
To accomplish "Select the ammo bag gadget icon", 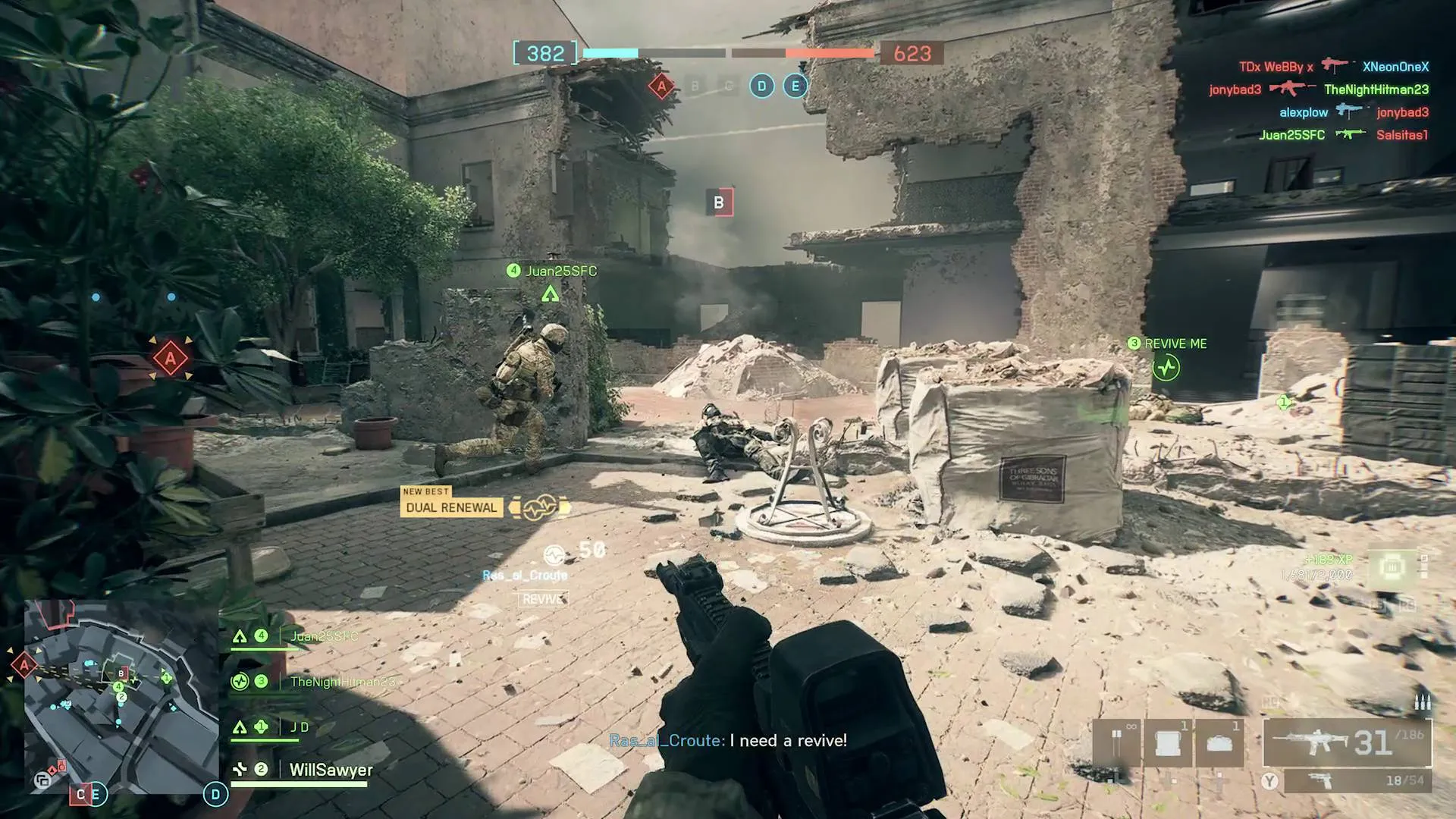I will (x=1221, y=743).
